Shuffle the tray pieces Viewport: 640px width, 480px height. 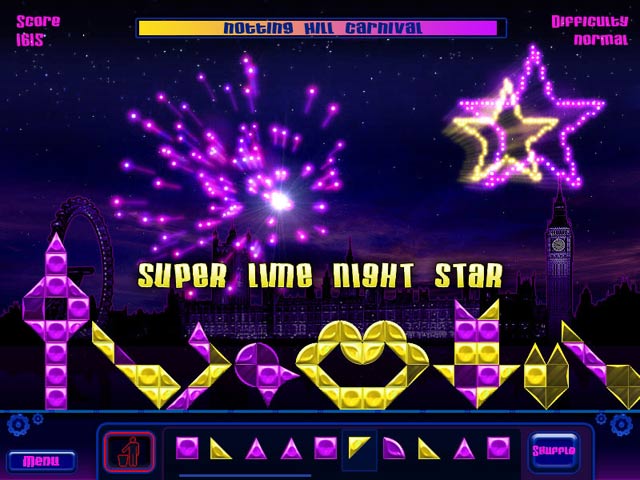click(x=553, y=450)
